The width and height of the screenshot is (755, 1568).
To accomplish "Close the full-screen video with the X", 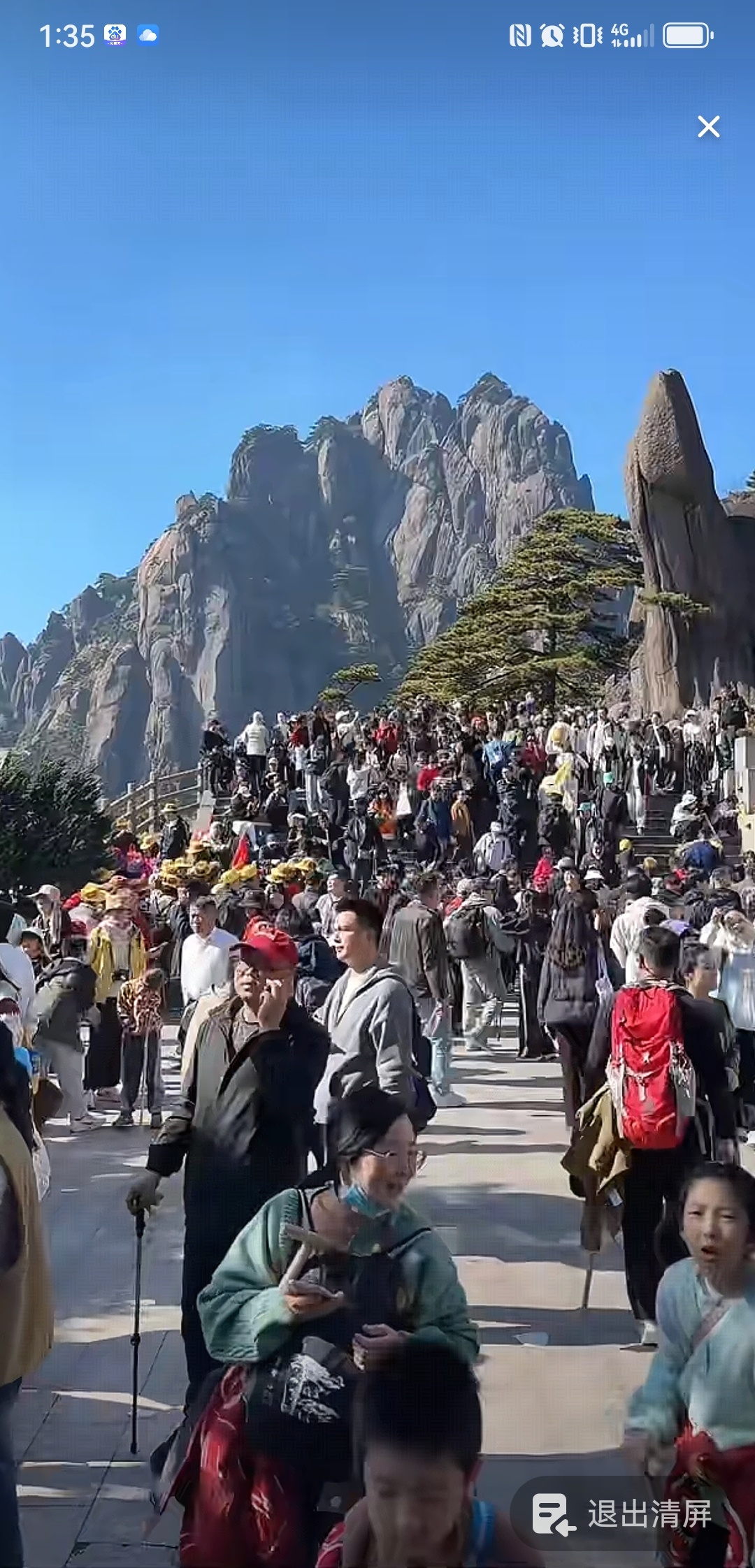I will pyautogui.click(x=708, y=126).
